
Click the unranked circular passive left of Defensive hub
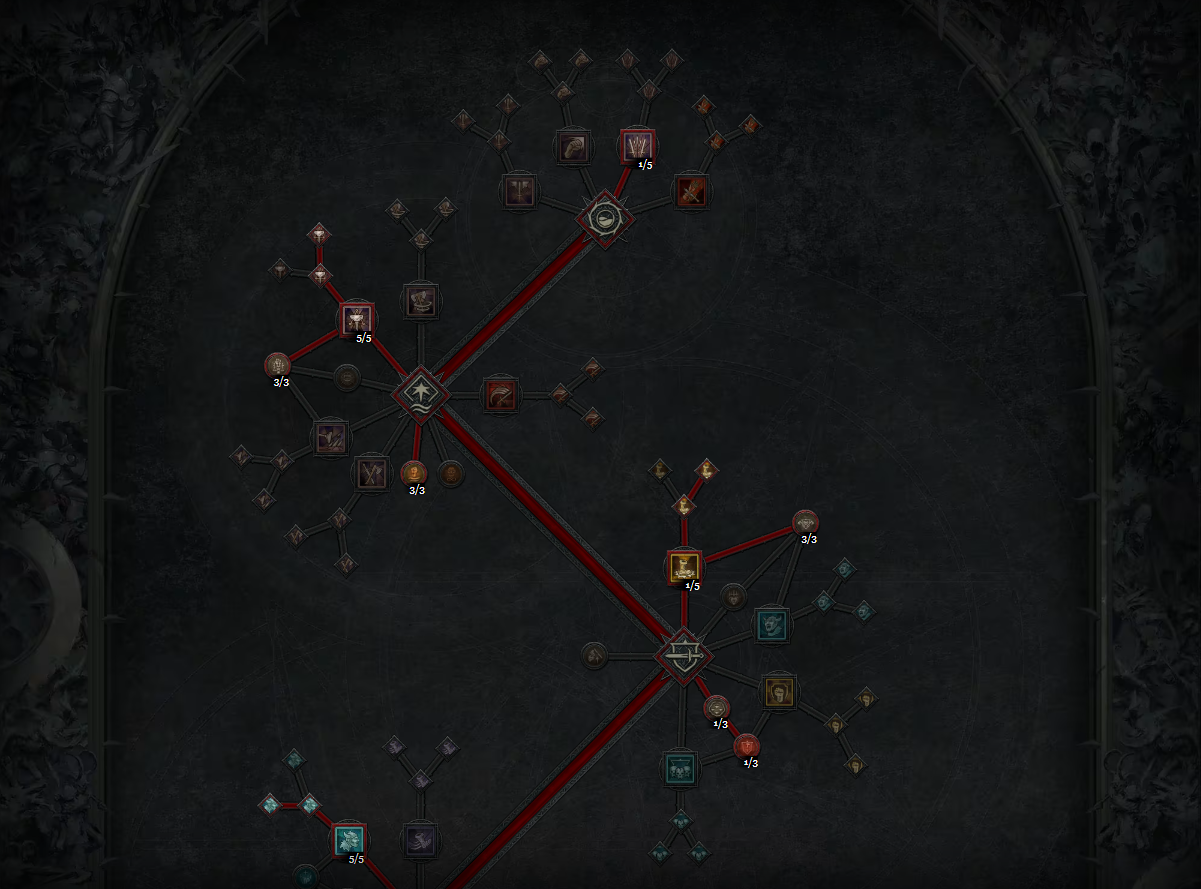(x=594, y=656)
